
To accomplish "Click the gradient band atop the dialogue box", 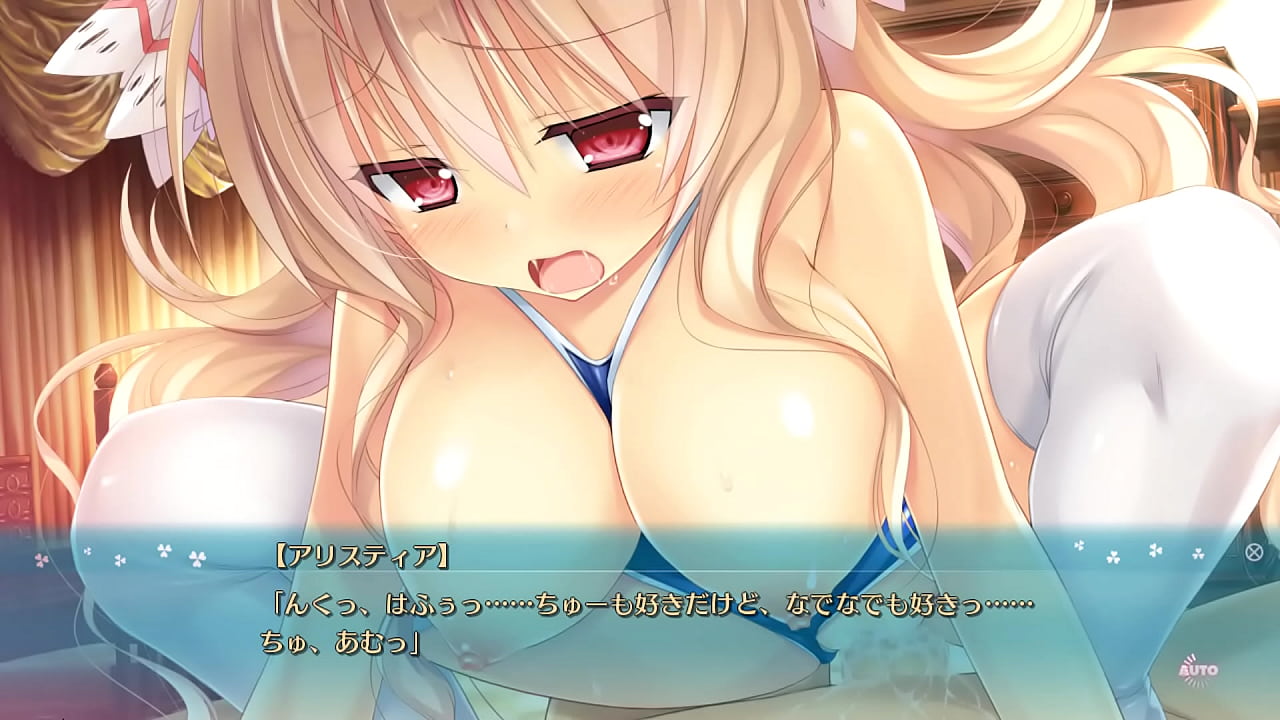I will tap(640, 525).
